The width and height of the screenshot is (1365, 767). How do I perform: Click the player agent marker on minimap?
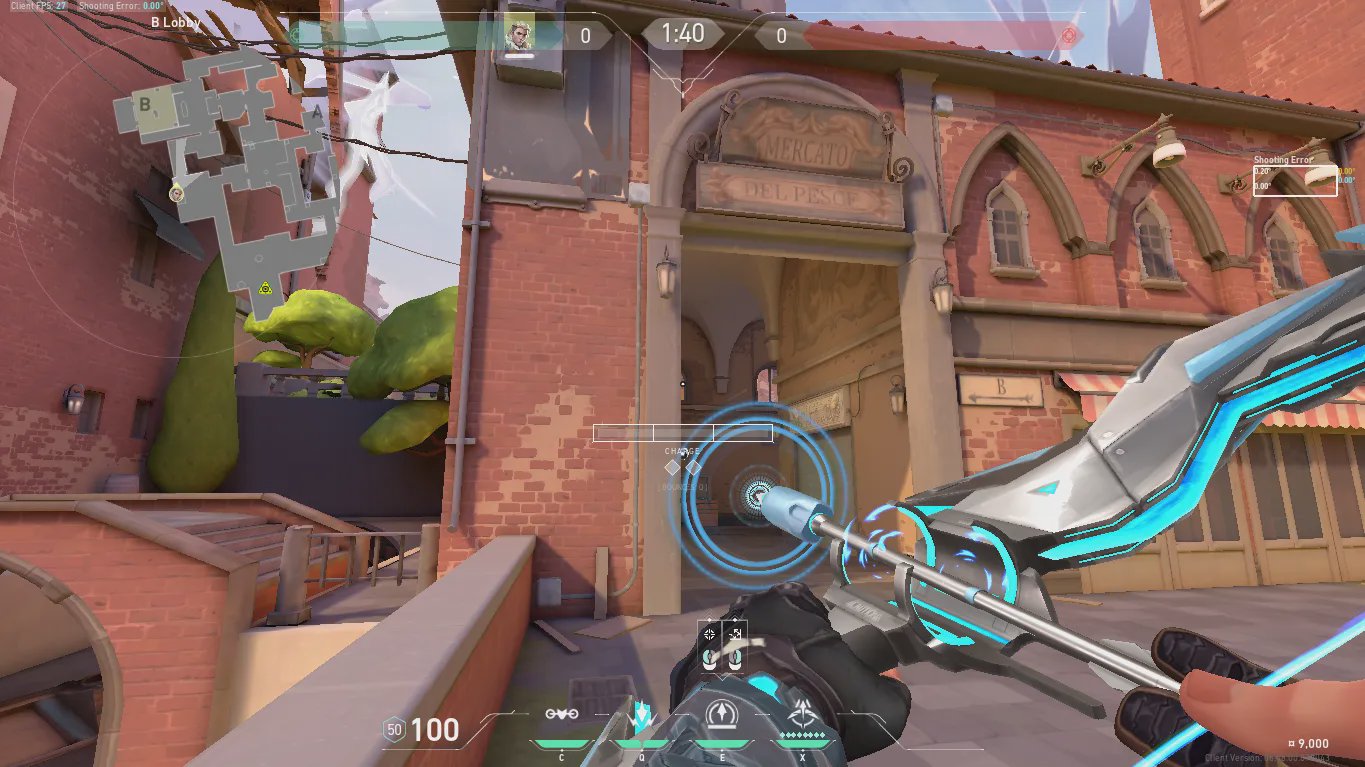[x=176, y=192]
